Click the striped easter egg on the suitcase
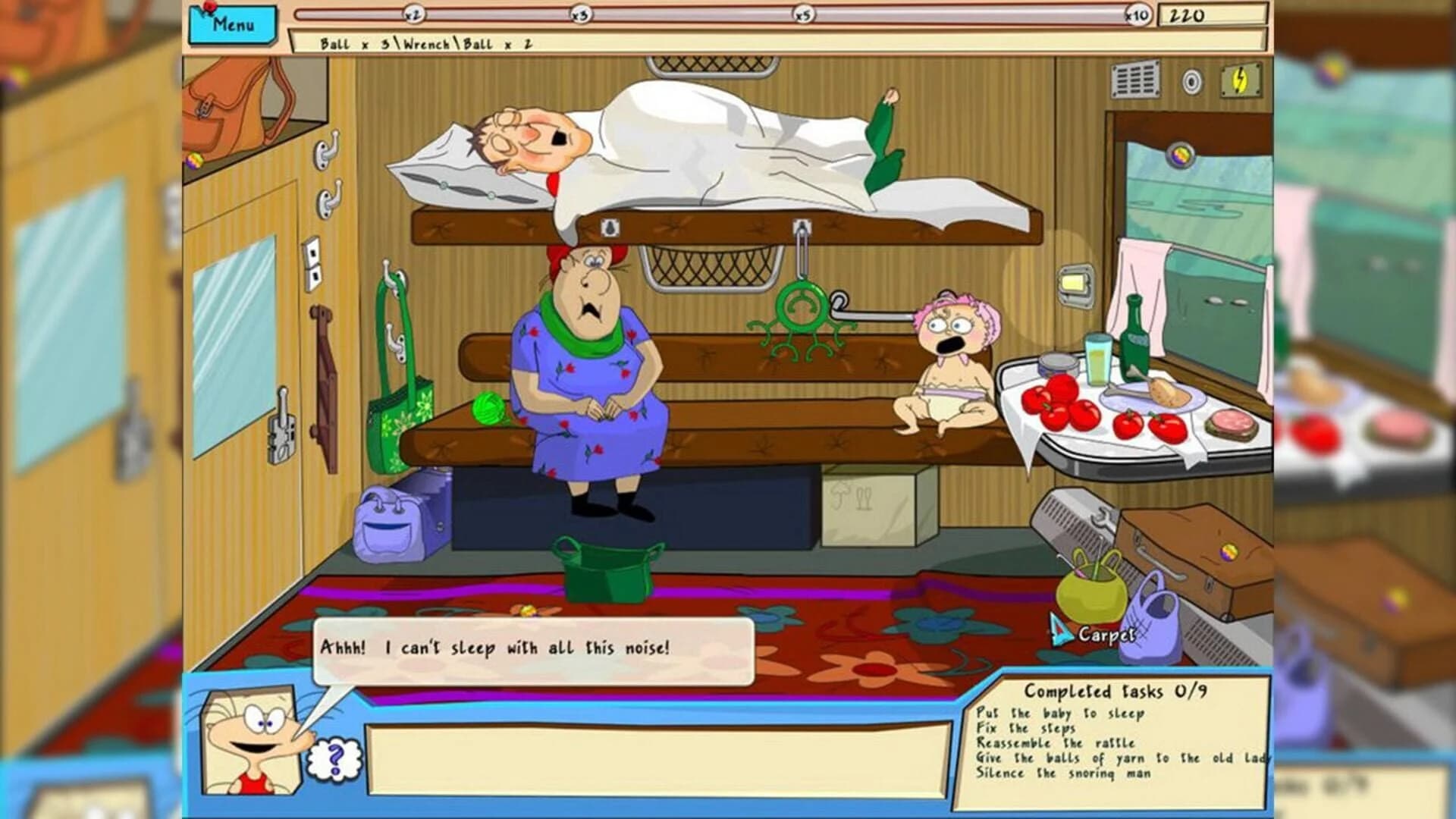Screen dimensions: 1456x819 [1228, 554]
